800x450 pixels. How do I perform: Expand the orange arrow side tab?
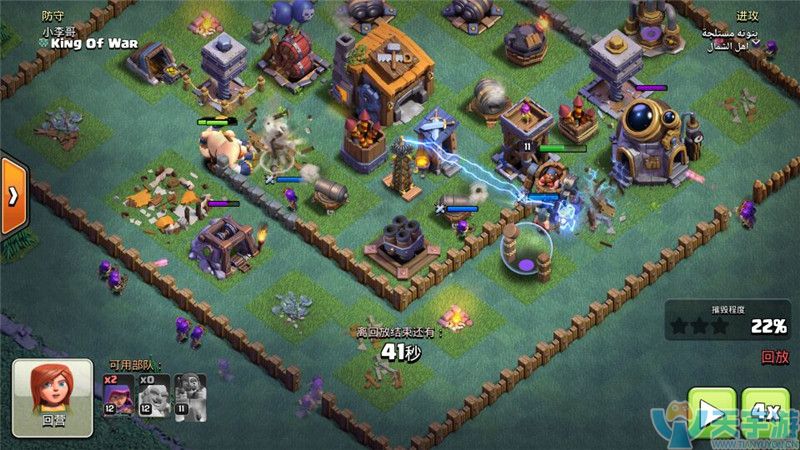[12, 195]
